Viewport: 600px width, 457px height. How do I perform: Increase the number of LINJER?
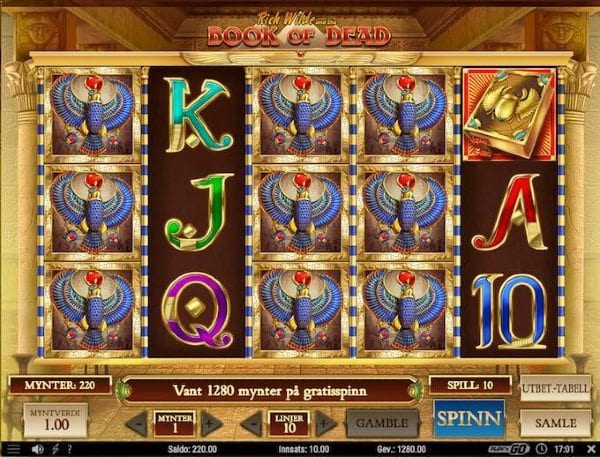tap(323, 422)
